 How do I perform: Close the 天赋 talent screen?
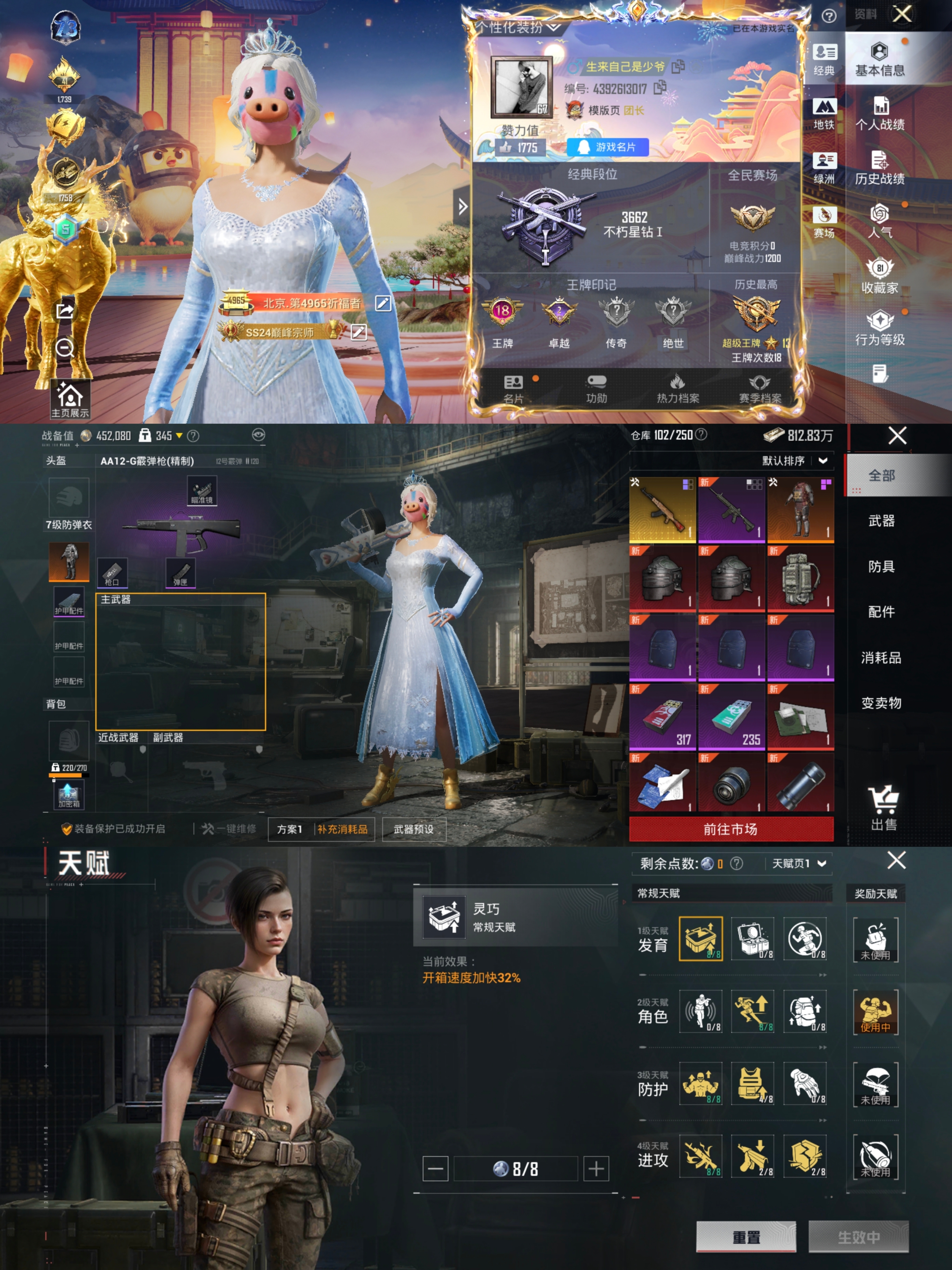896,860
